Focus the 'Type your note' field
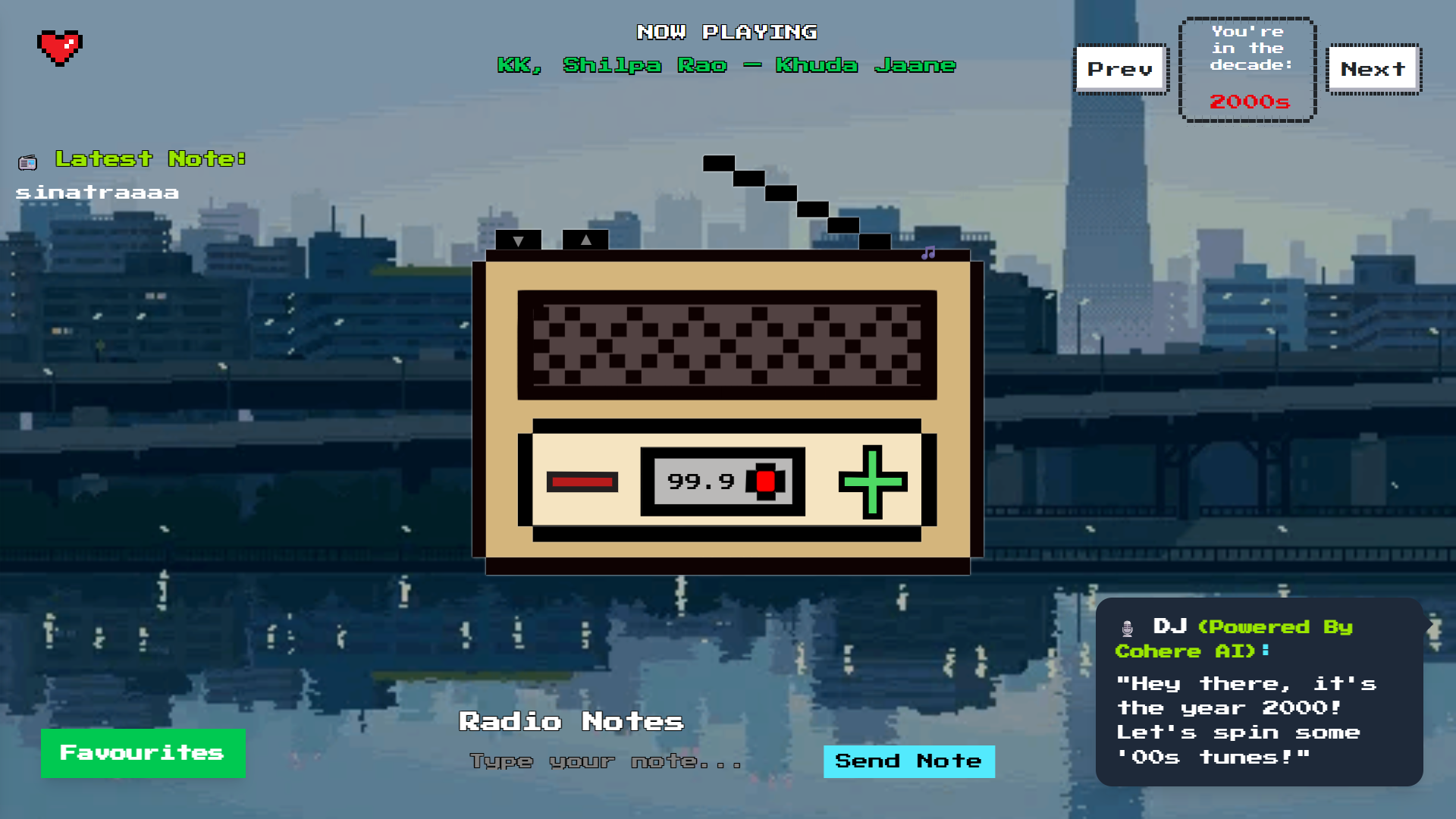This screenshot has width=1456, height=819. [607, 761]
